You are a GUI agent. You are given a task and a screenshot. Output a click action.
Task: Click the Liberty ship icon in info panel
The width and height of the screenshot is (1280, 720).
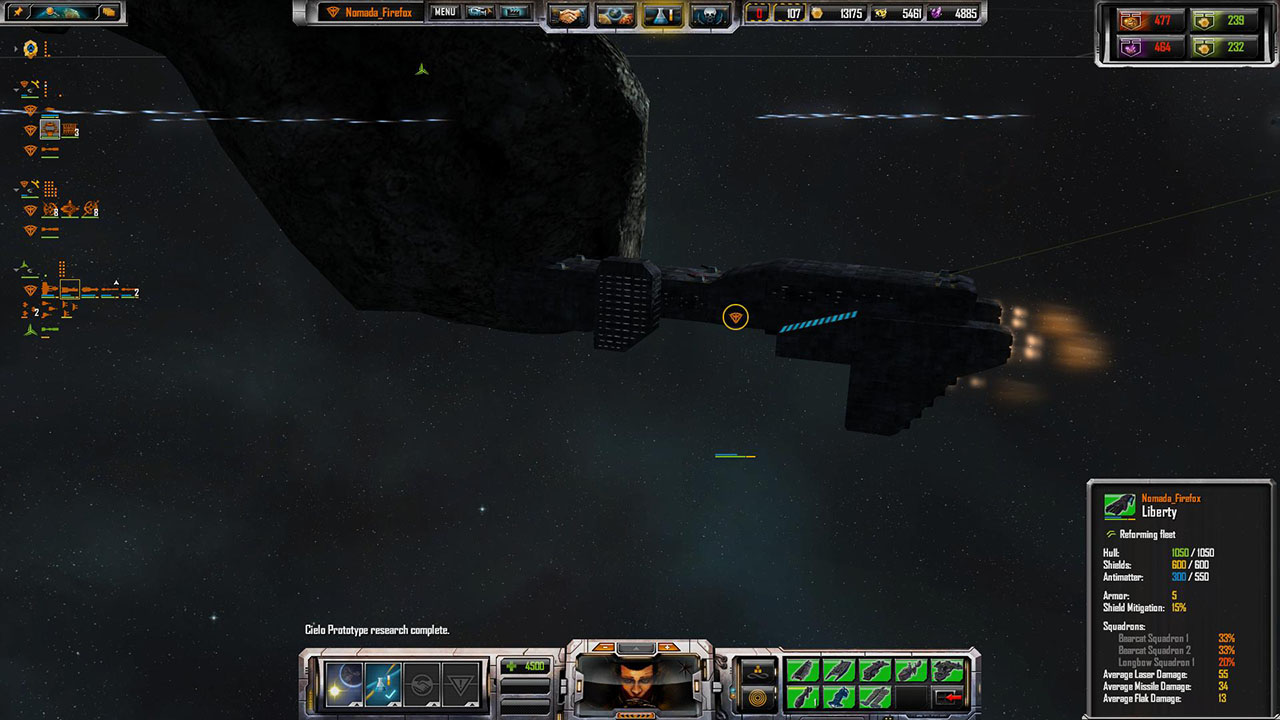point(1119,506)
